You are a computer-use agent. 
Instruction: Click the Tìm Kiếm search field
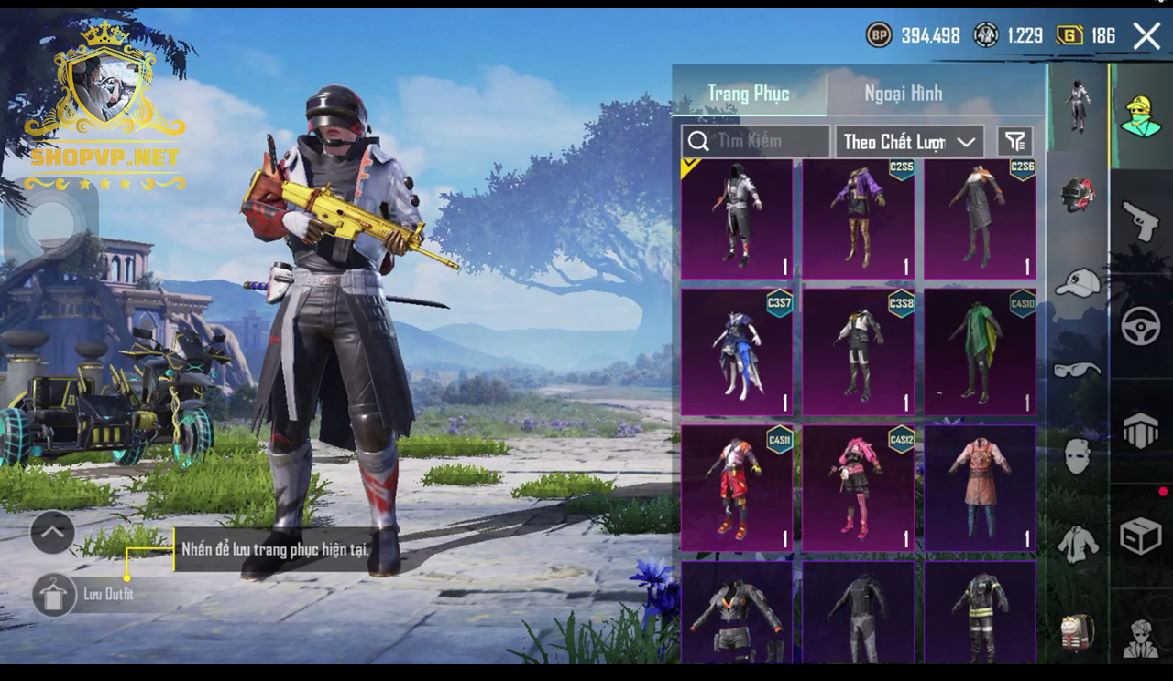(756, 141)
